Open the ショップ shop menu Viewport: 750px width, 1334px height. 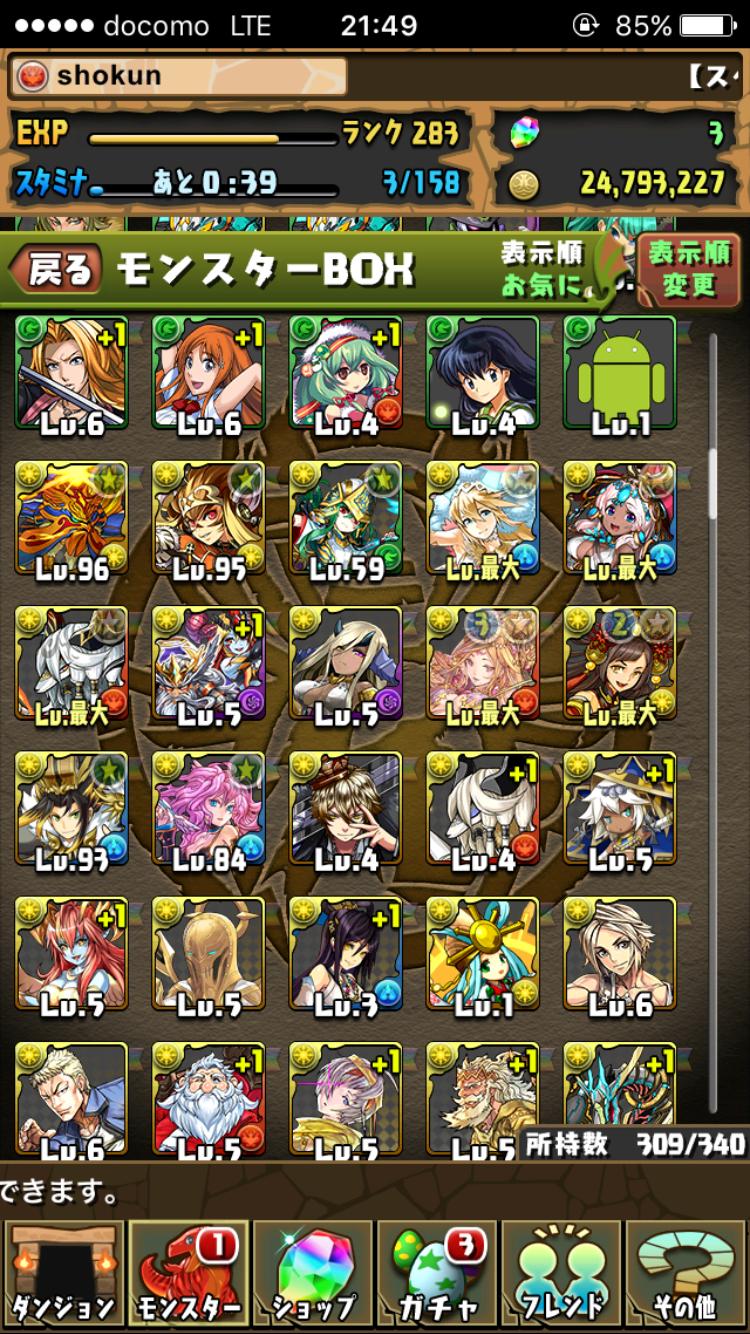click(314, 1274)
